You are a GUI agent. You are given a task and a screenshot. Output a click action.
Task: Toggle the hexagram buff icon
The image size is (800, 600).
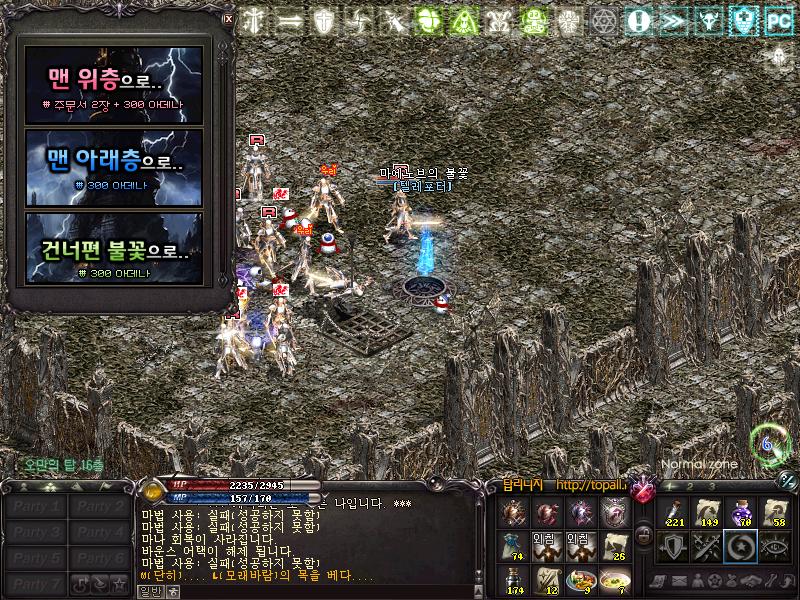pos(603,21)
